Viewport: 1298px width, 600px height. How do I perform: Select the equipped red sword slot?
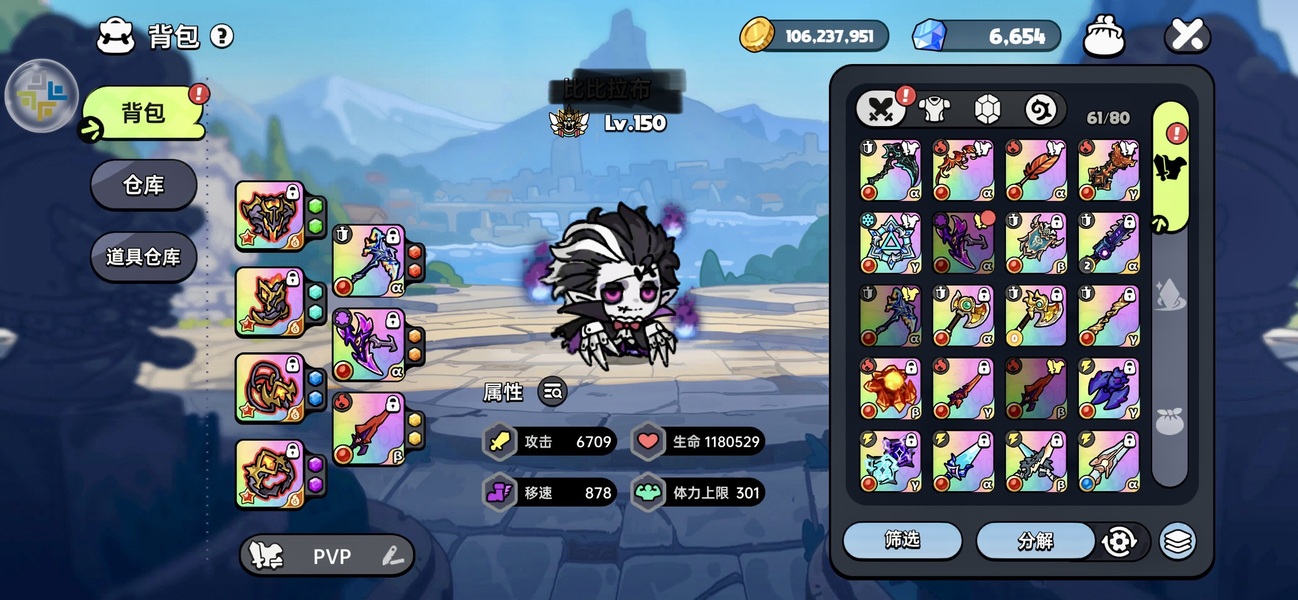(x=367, y=429)
